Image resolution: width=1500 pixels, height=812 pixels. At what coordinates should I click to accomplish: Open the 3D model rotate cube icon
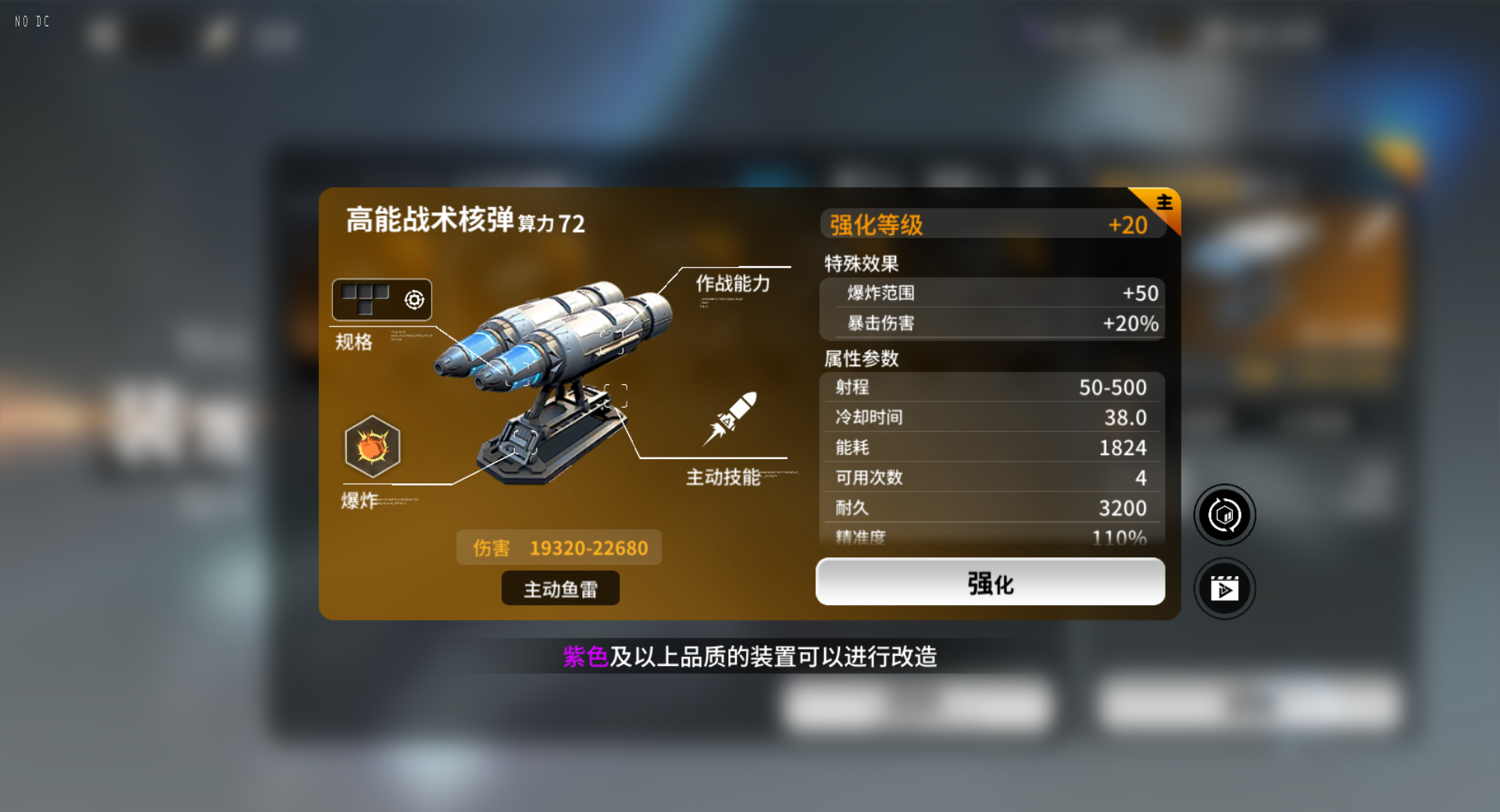(1224, 515)
